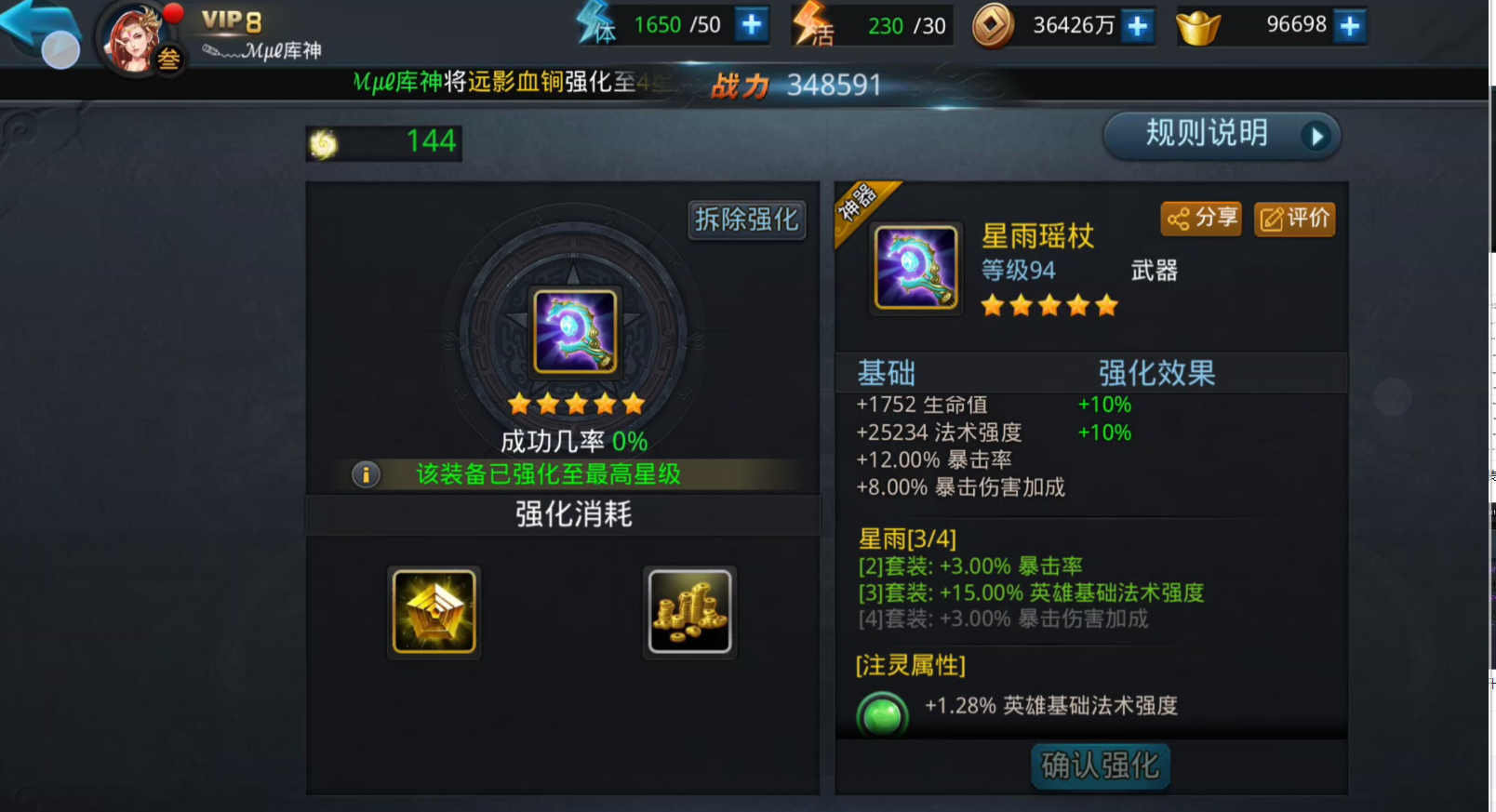Select the 星雨瑶杖 weapon thumbnail in details panel
The height and width of the screenshot is (812, 1496).
tap(915, 267)
